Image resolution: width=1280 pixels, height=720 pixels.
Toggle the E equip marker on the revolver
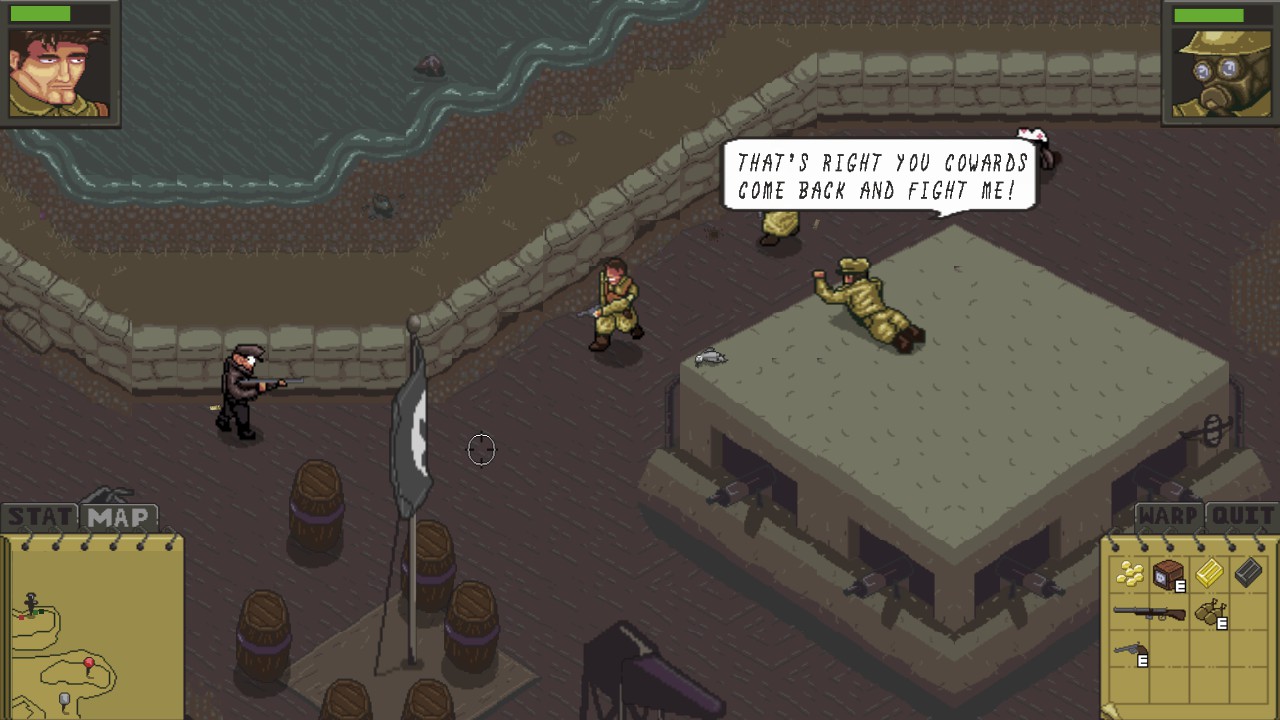click(x=1142, y=659)
